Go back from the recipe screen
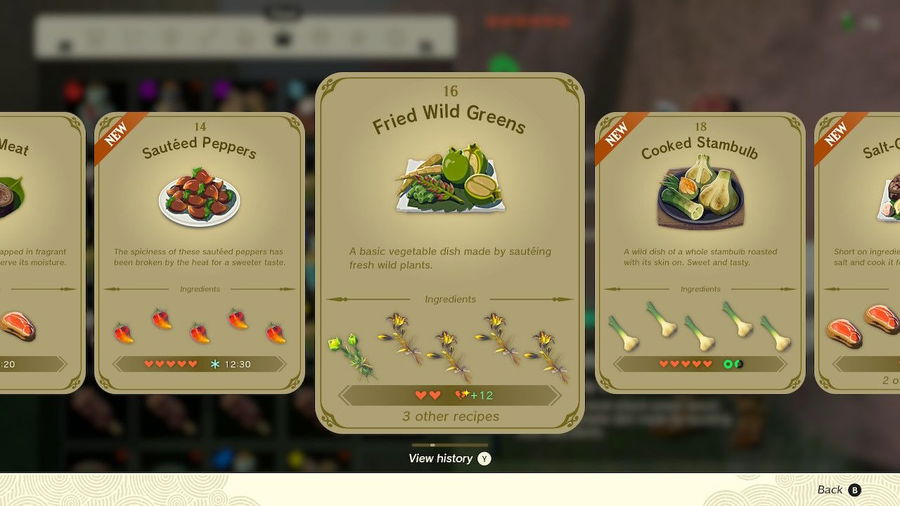Viewport: 900px width, 506px height. 838,490
